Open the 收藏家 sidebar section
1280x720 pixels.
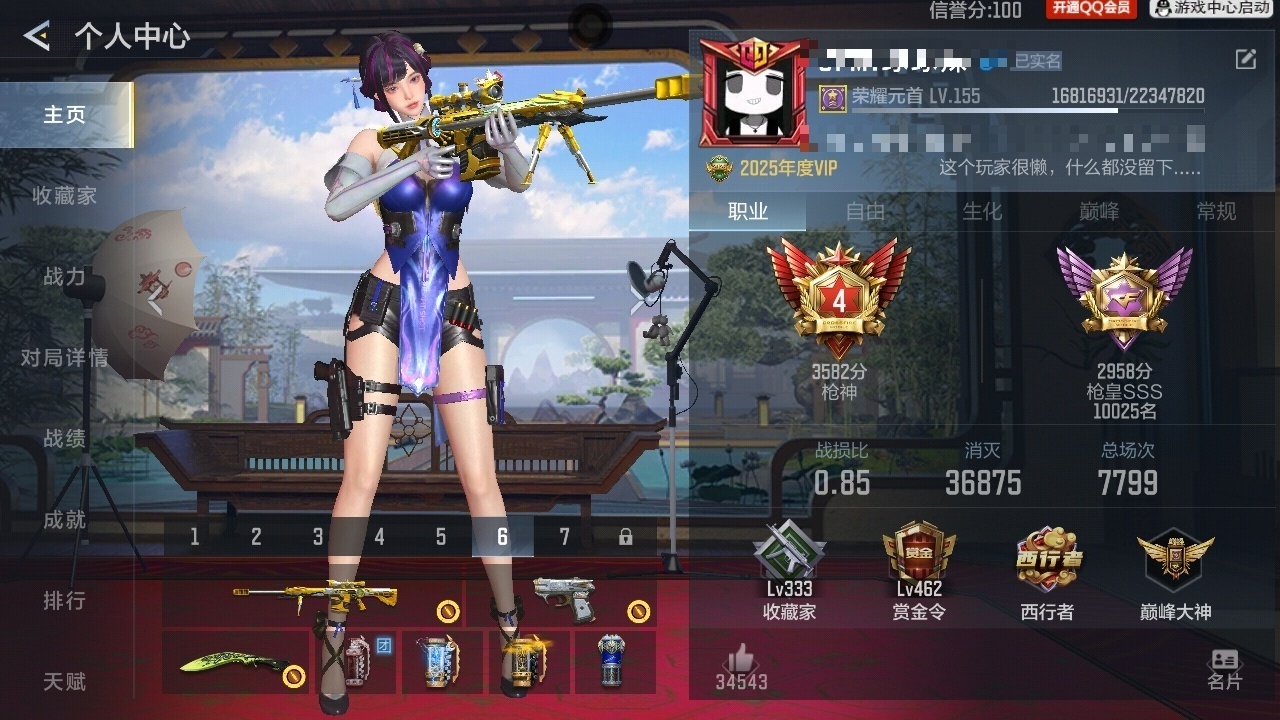pos(64,196)
